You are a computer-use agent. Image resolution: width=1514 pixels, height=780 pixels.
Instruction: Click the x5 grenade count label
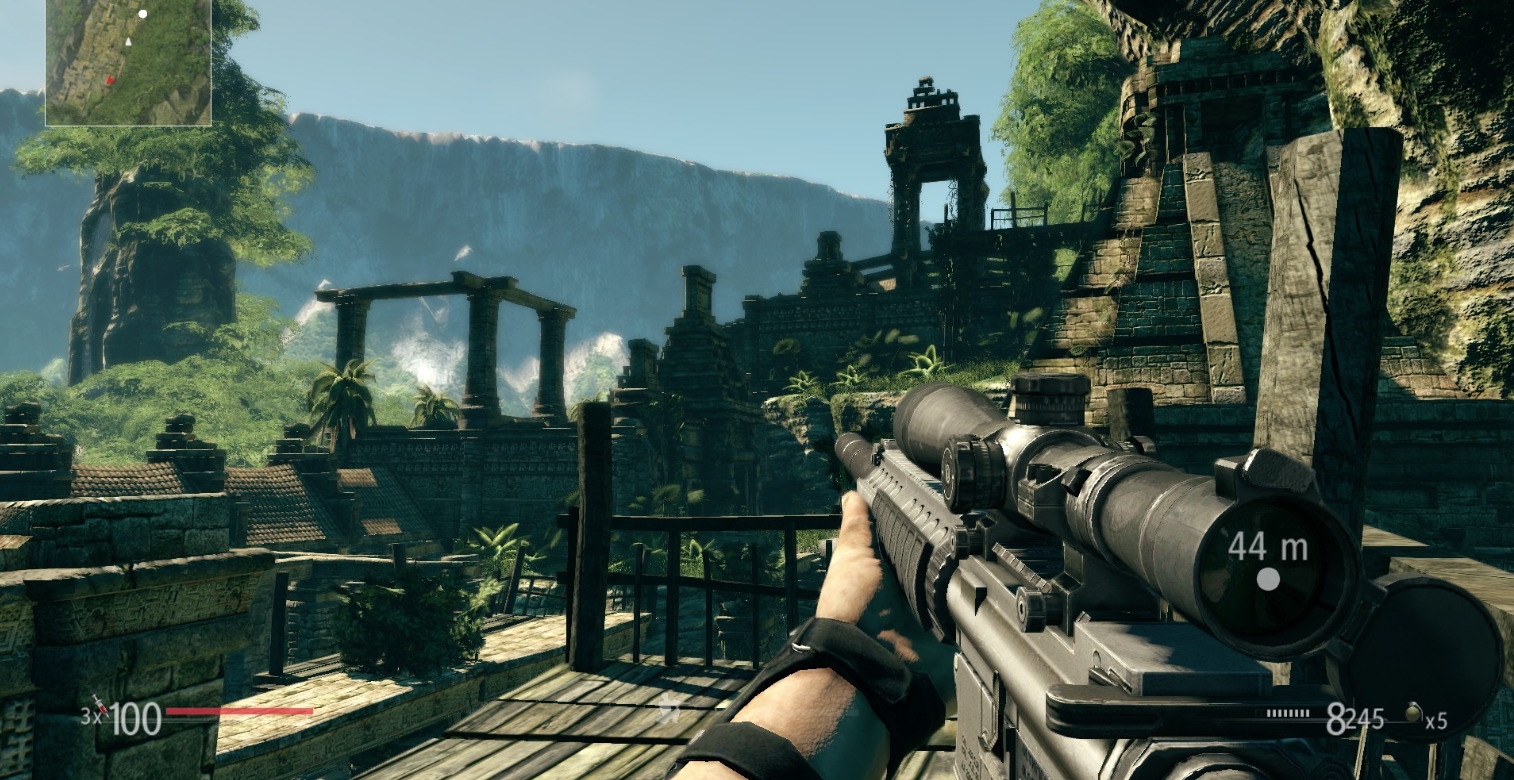click(x=1437, y=721)
